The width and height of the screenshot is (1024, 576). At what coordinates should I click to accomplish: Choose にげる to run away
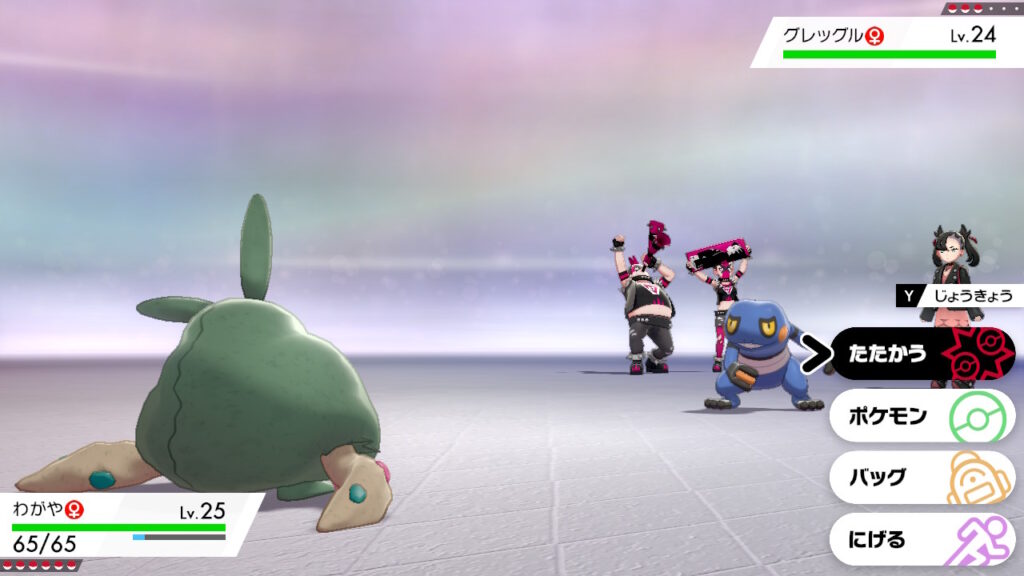[920, 540]
